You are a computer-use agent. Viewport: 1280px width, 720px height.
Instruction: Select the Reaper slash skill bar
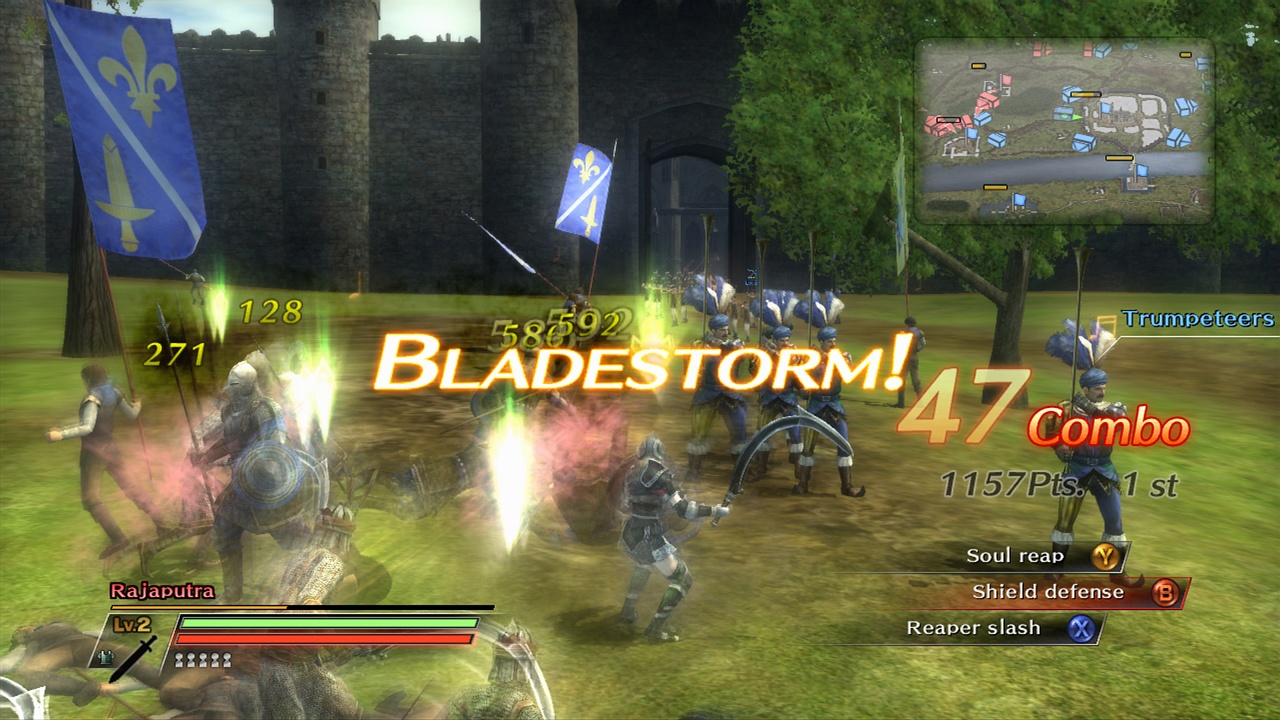[x=975, y=628]
